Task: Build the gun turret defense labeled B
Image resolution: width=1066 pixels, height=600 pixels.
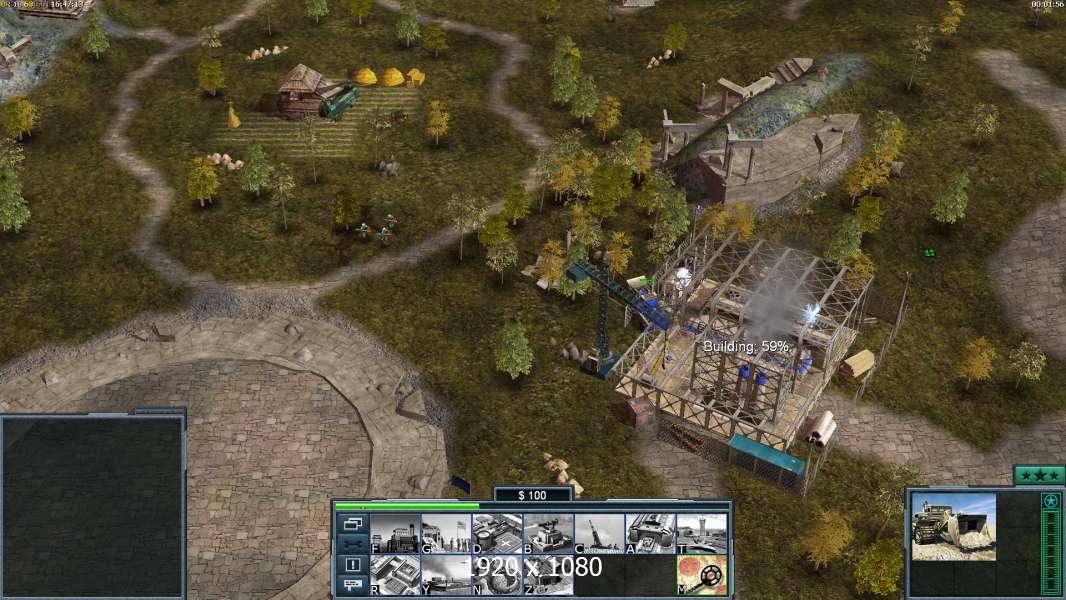Action: tap(548, 533)
